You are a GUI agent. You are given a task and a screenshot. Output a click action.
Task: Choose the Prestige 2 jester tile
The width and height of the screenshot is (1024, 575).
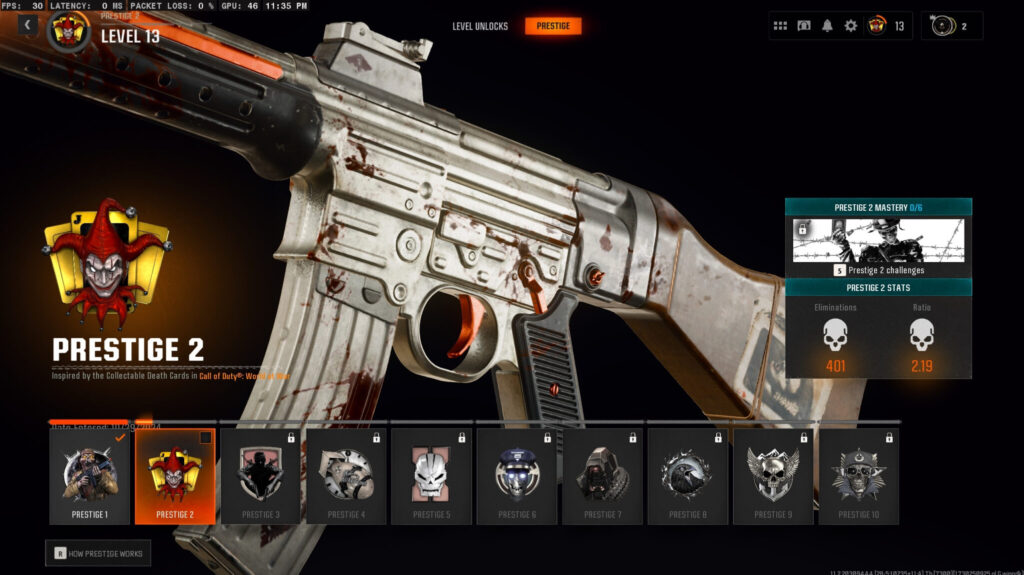[175, 476]
